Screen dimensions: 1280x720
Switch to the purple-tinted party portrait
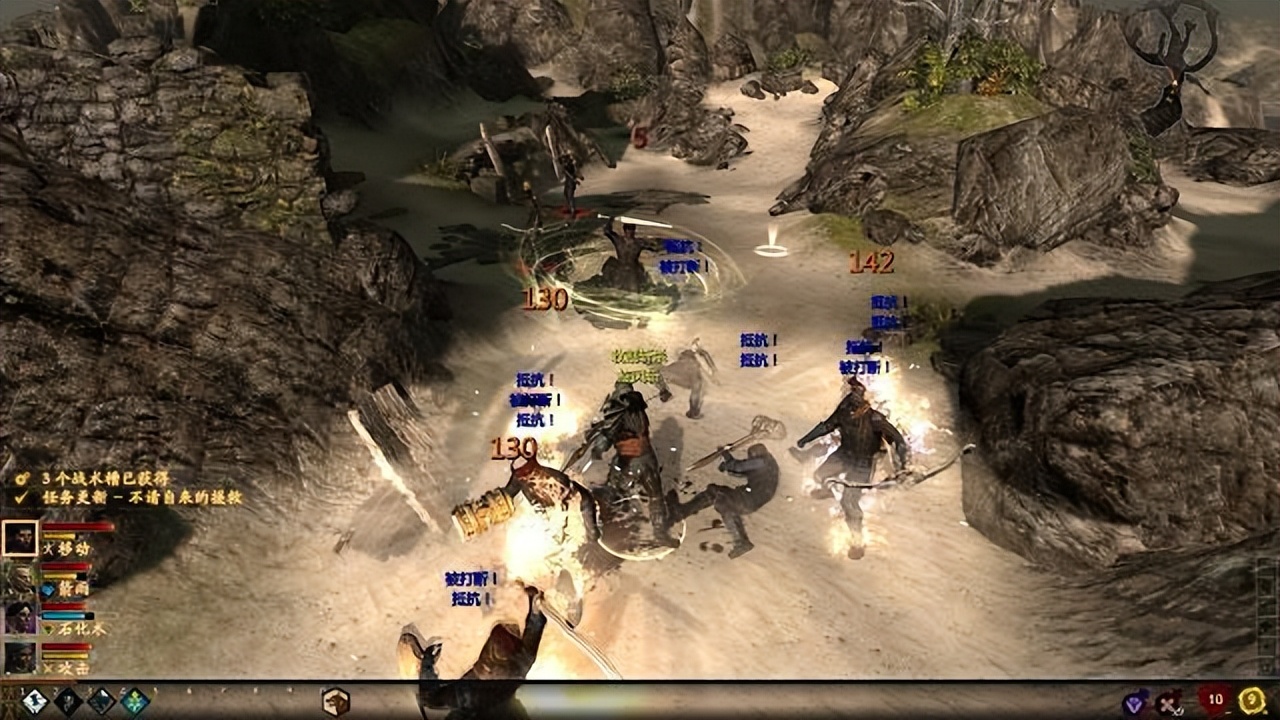pos(20,619)
